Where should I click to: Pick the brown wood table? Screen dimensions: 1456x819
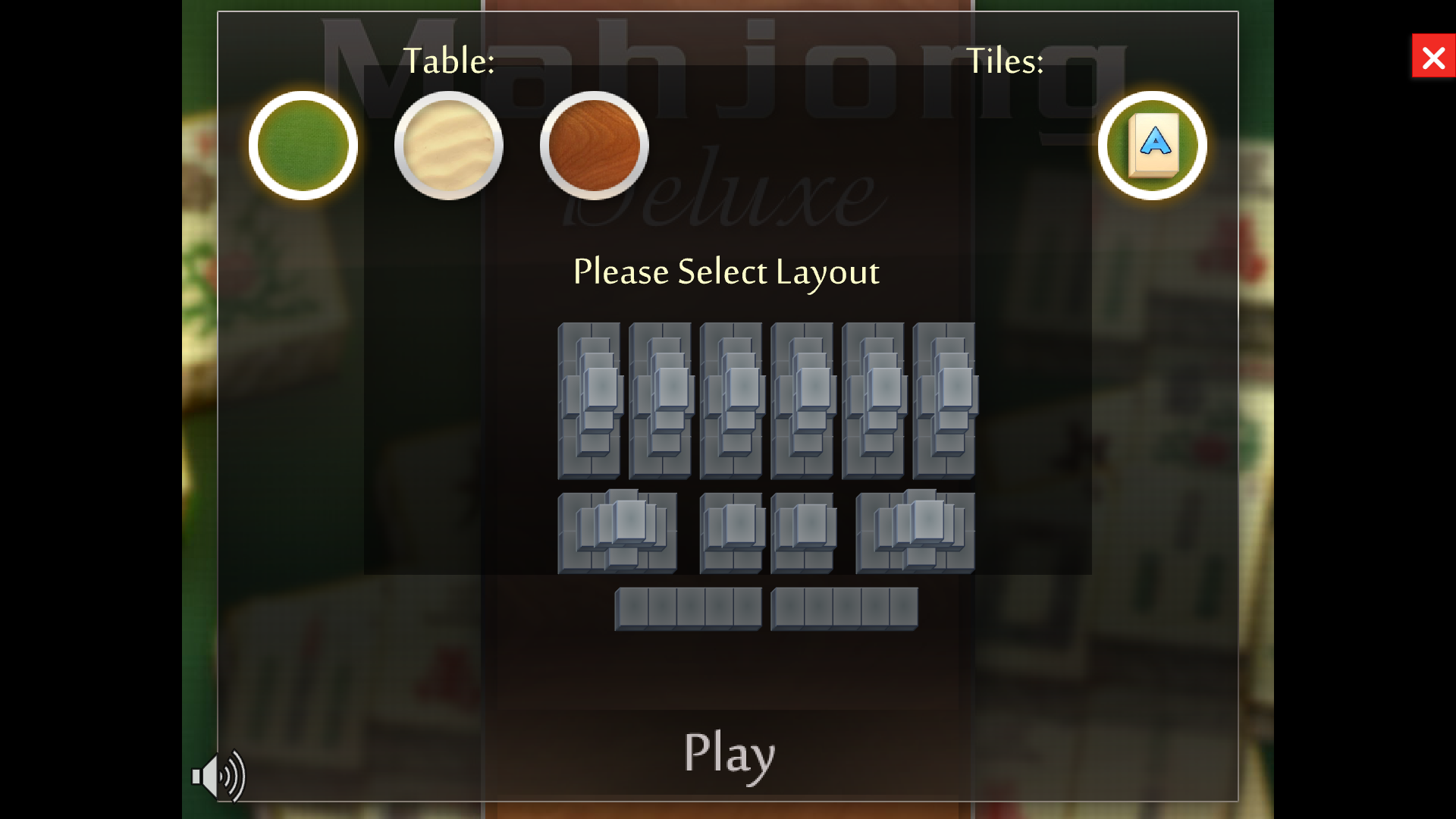pos(594,145)
